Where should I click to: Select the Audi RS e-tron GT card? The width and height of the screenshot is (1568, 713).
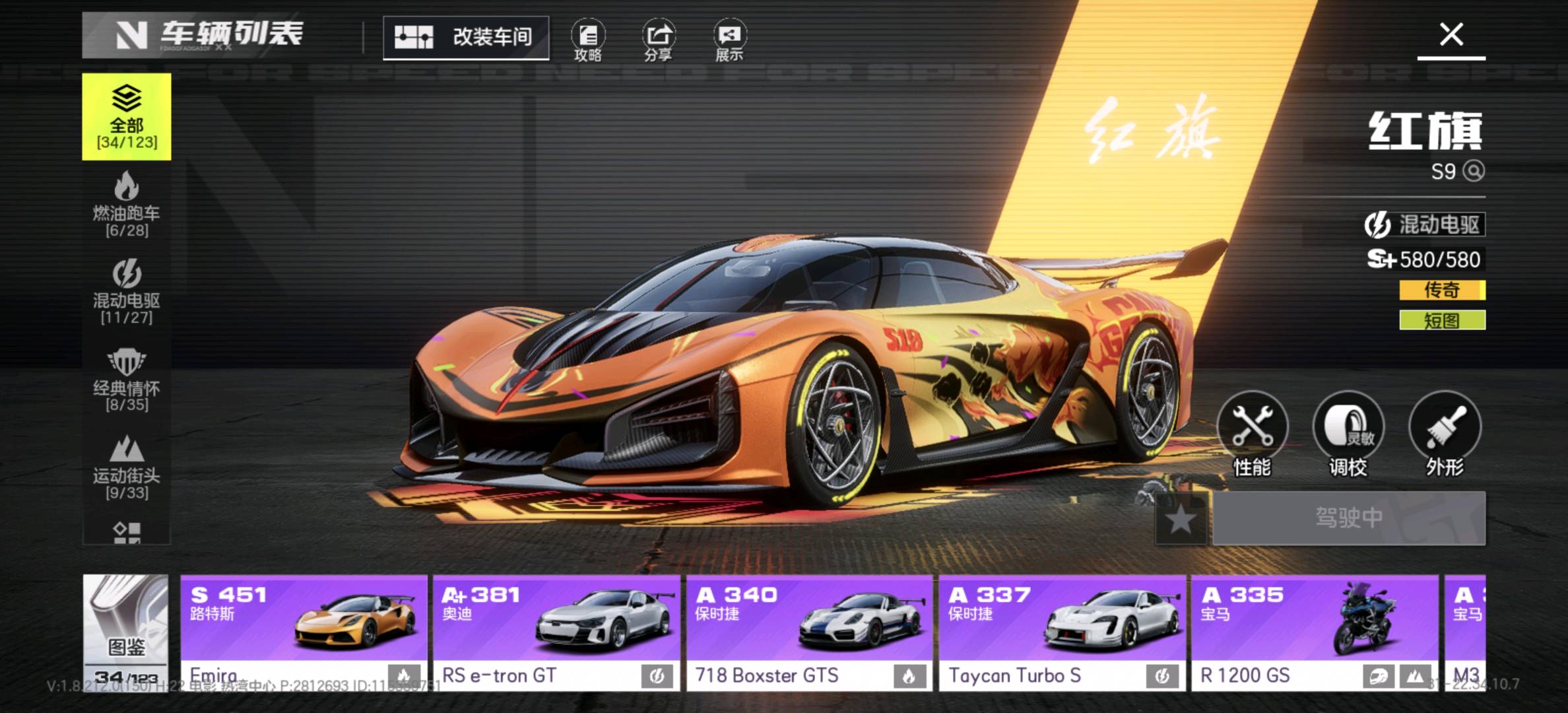pos(556,632)
